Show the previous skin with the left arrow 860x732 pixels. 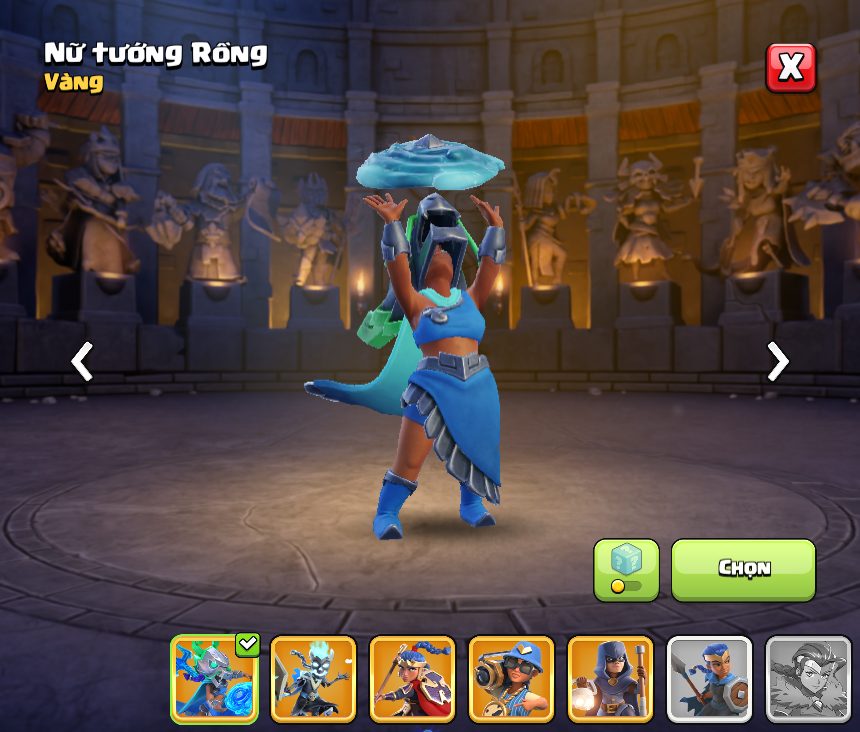[x=82, y=362]
